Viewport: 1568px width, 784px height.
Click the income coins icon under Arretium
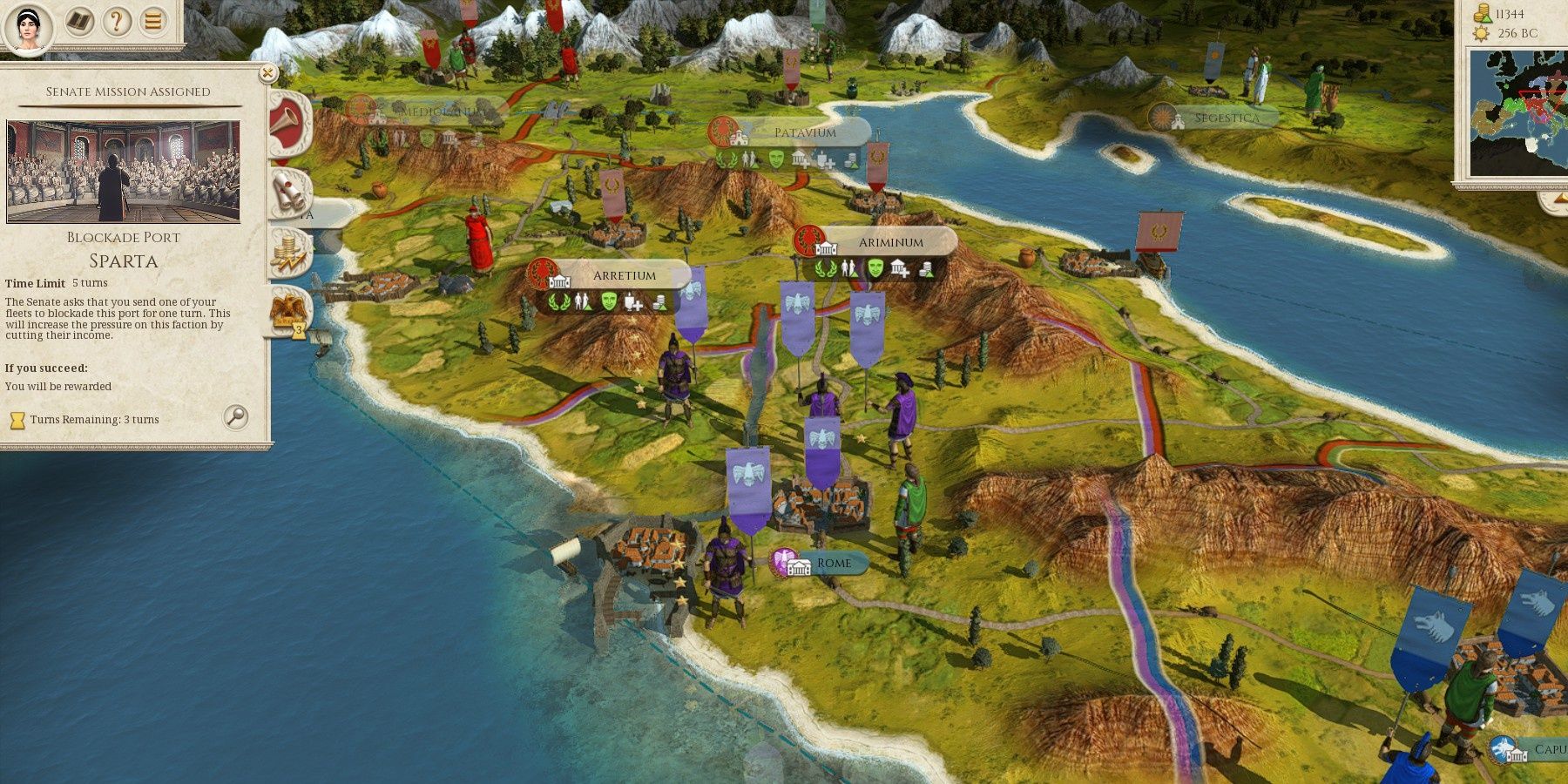coord(660,303)
